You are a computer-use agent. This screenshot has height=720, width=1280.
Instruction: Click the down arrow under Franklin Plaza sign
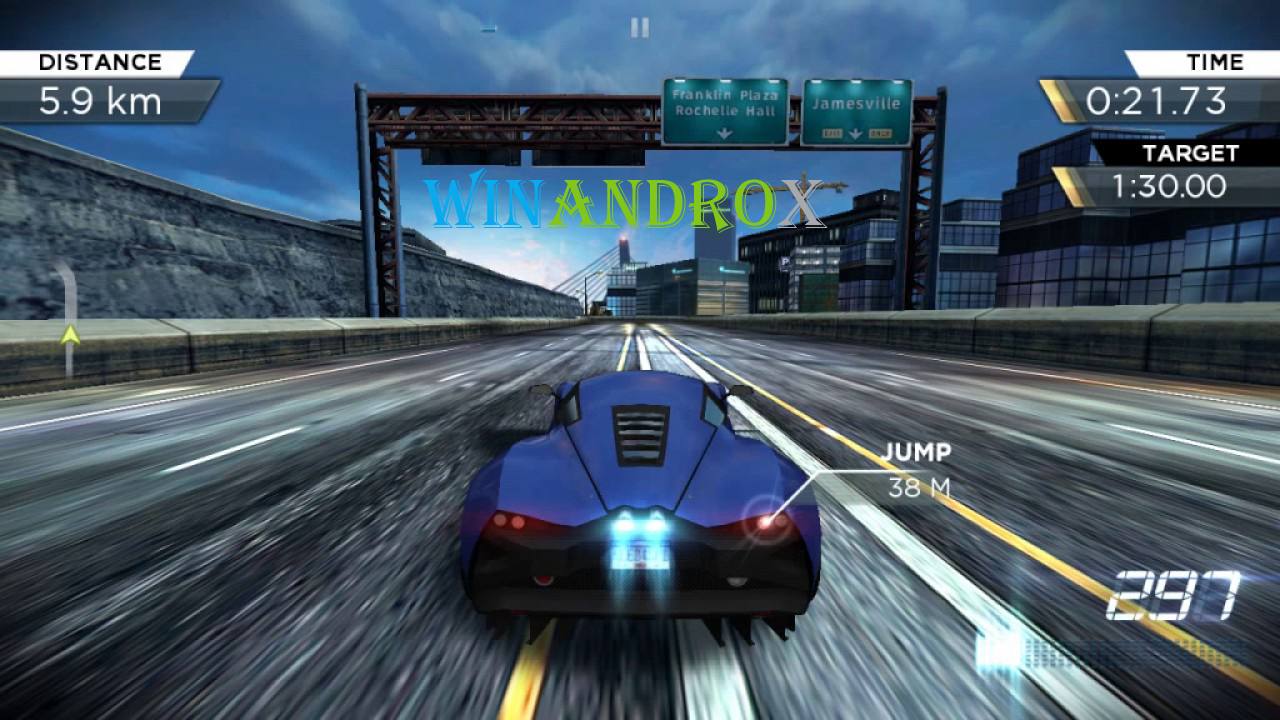coord(724,131)
